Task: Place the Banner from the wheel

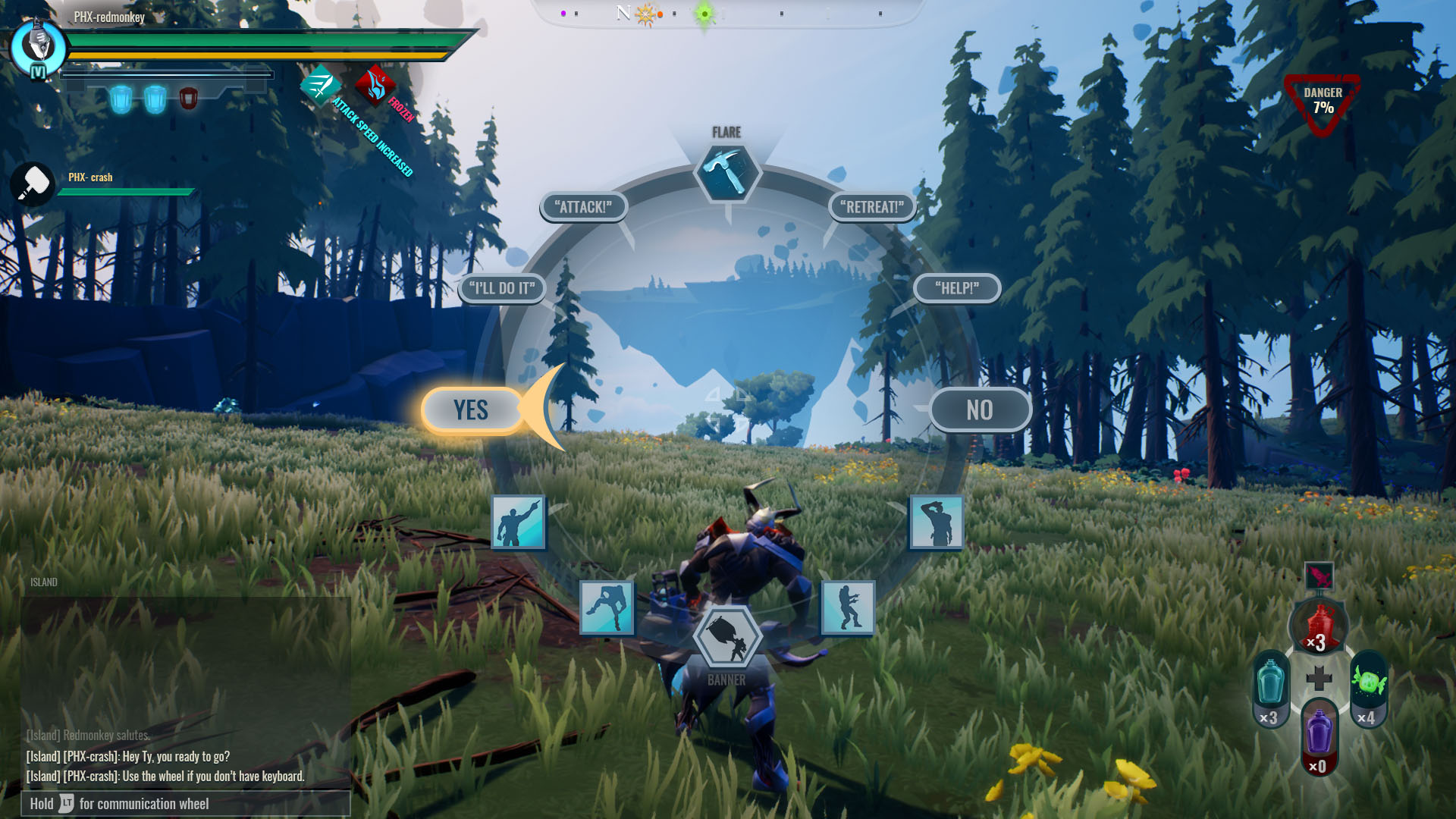Action: click(x=727, y=638)
